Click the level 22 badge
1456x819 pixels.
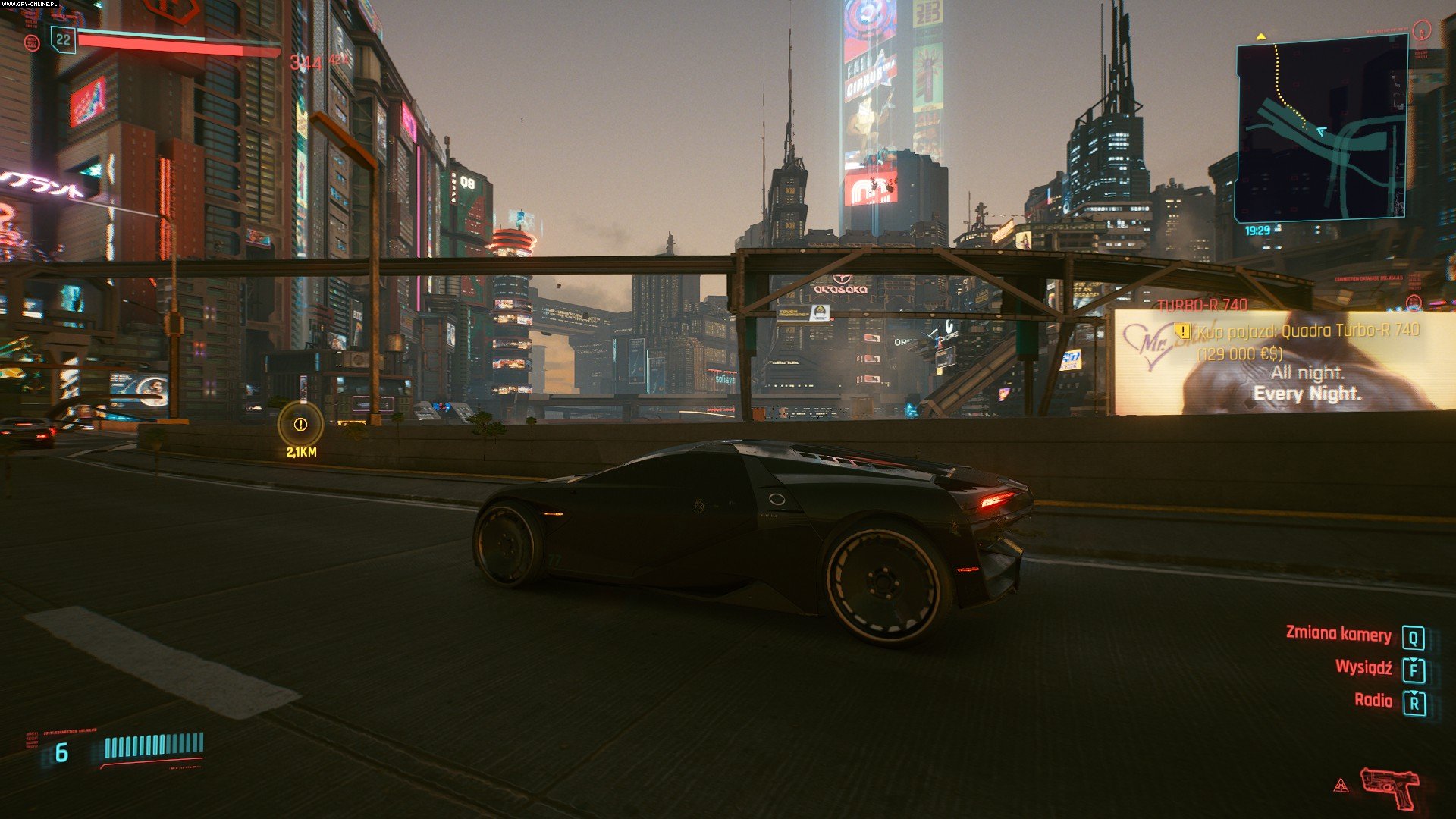coord(63,39)
